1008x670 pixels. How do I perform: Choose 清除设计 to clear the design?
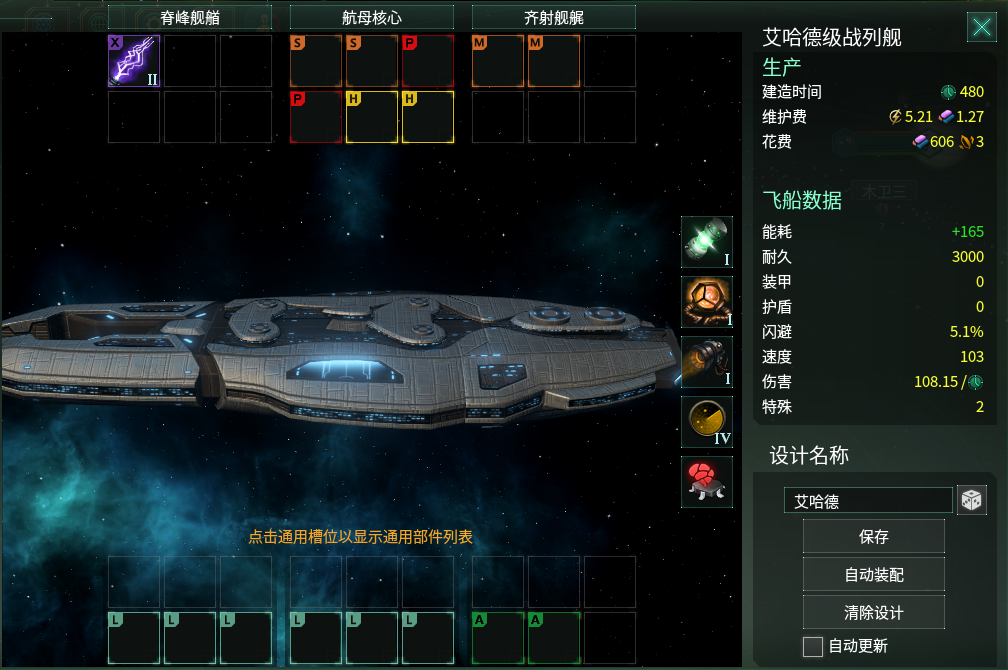(x=873, y=611)
